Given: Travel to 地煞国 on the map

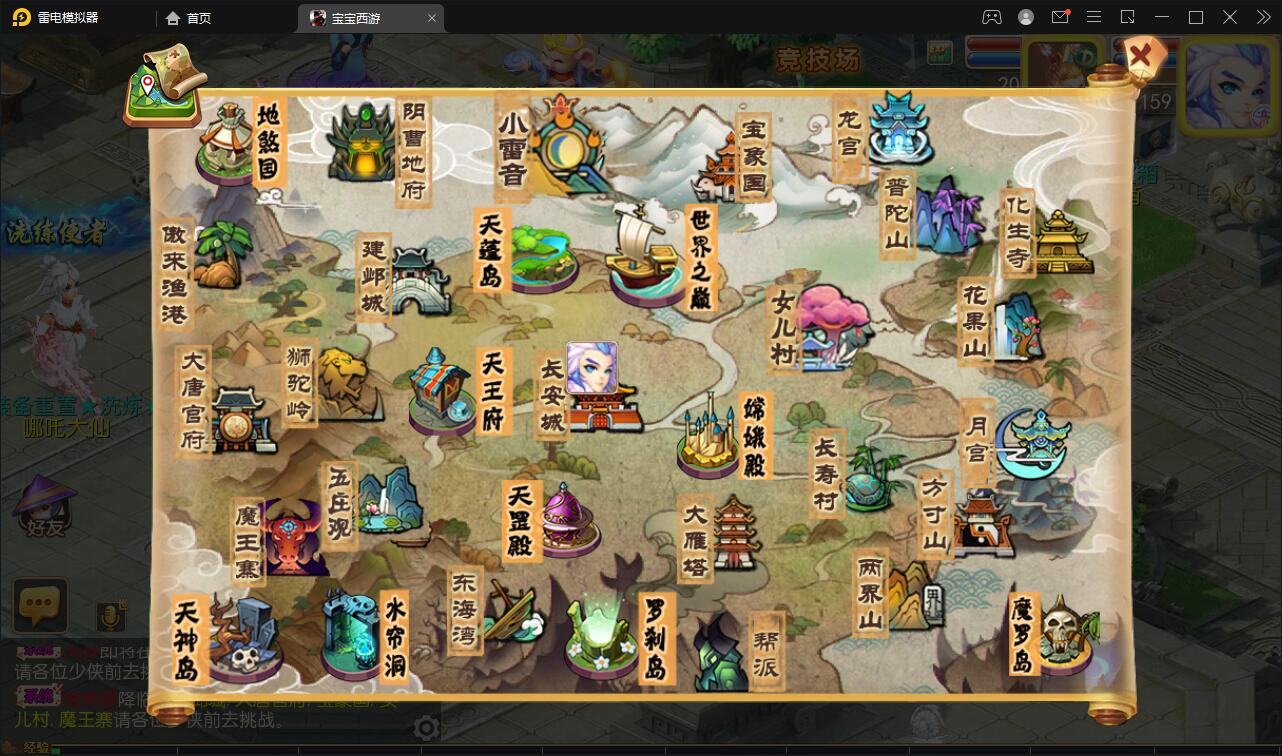Looking at the screenshot, I should coord(229,143).
